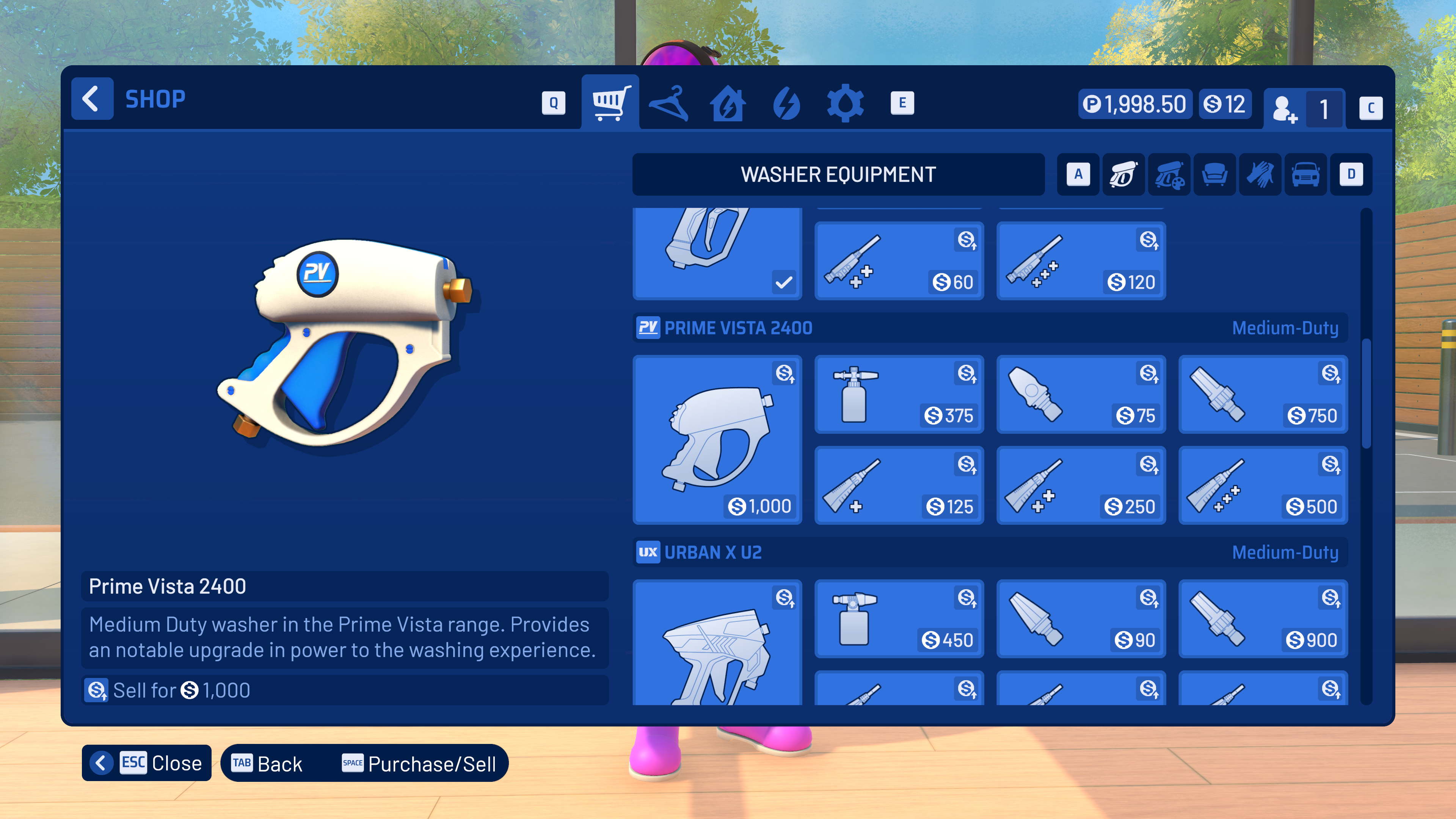
Task: Open the vehicle category
Action: [x=1305, y=175]
